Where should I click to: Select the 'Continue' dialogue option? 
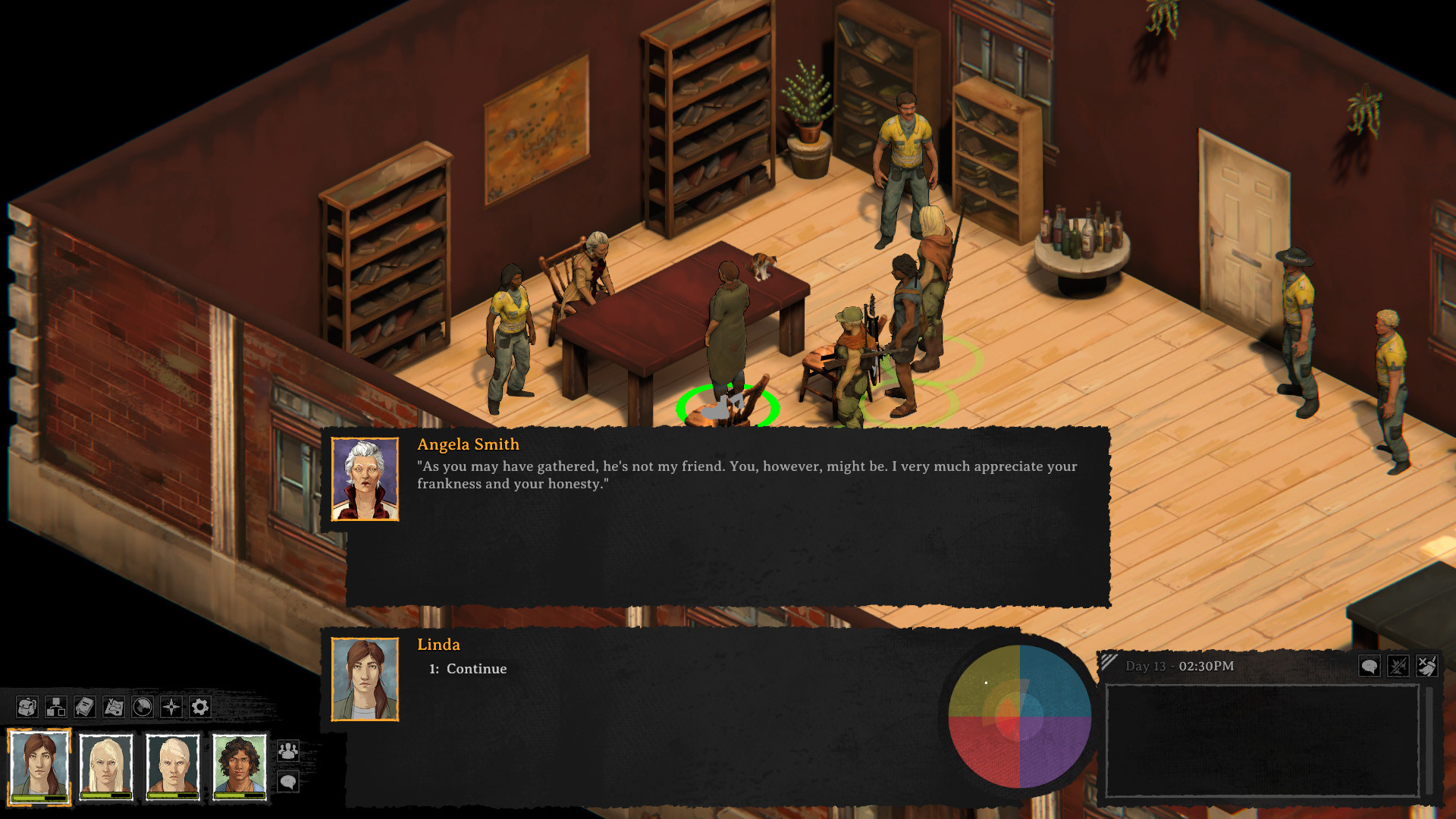[x=467, y=669]
